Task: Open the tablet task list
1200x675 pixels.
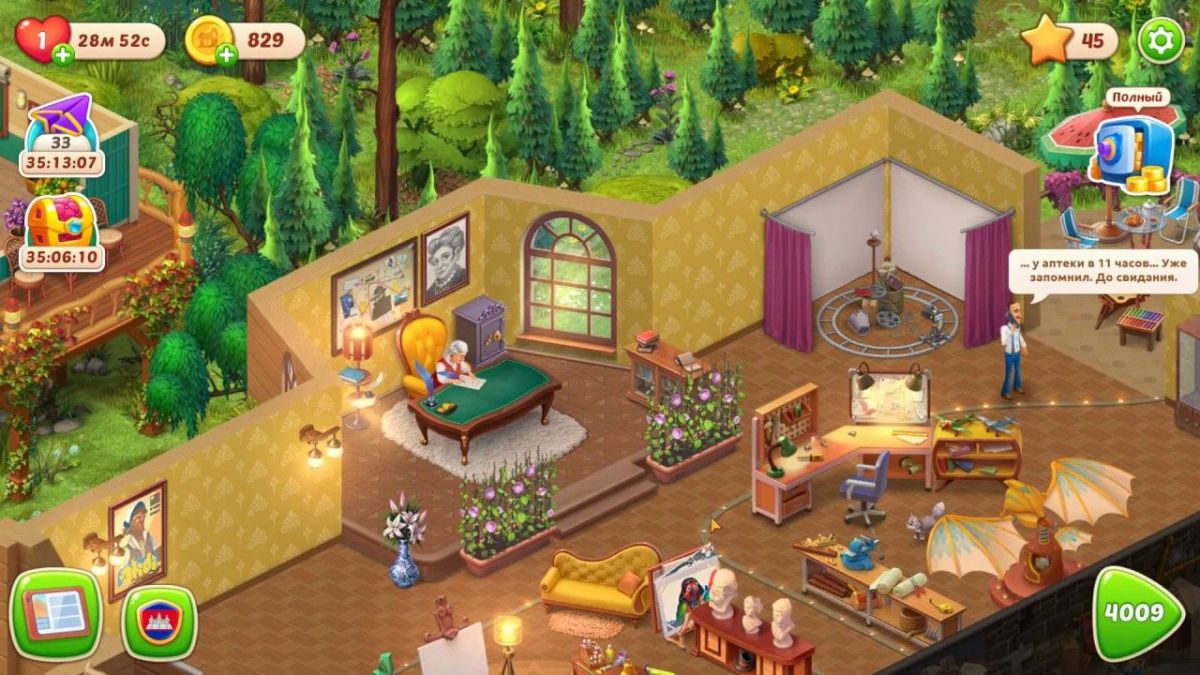Action: pos(55,614)
